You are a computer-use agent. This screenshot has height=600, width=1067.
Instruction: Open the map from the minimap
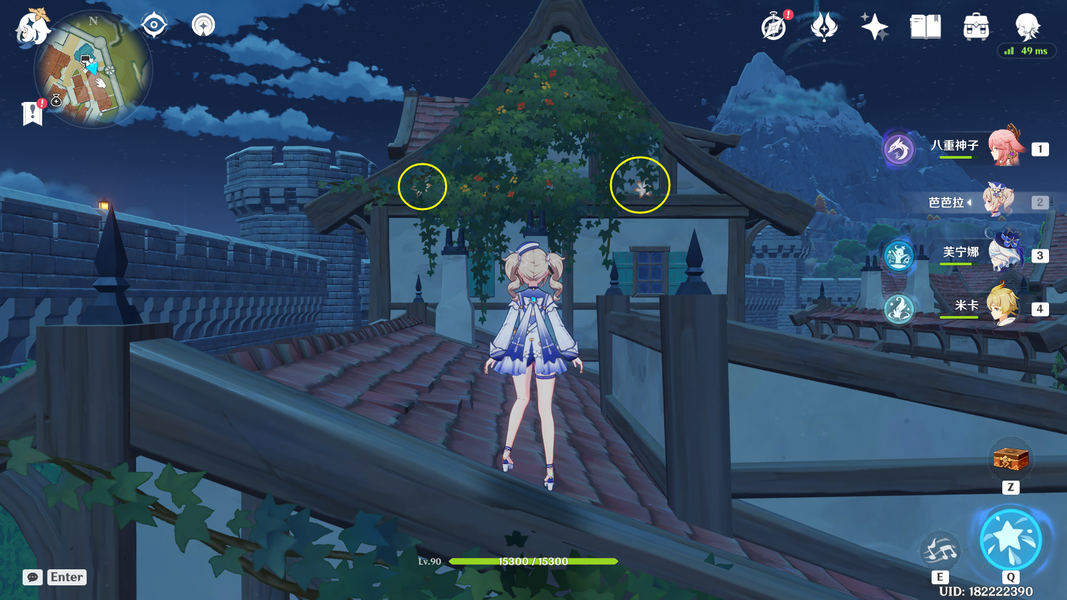[93, 69]
